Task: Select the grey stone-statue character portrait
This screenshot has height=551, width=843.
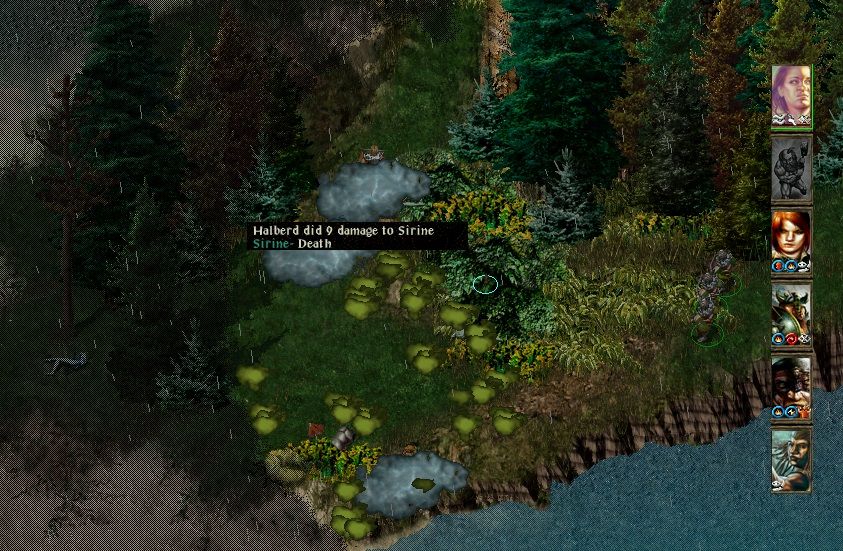Action: tap(791, 168)
